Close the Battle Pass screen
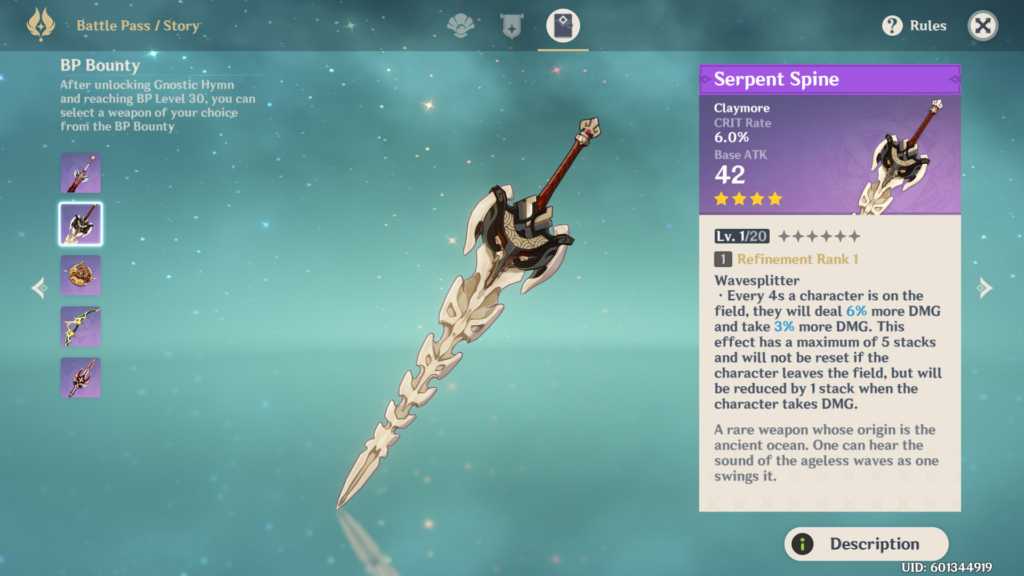Image resolution: width=1024 pixels, height=576 pixels. (x=983, y=26)
